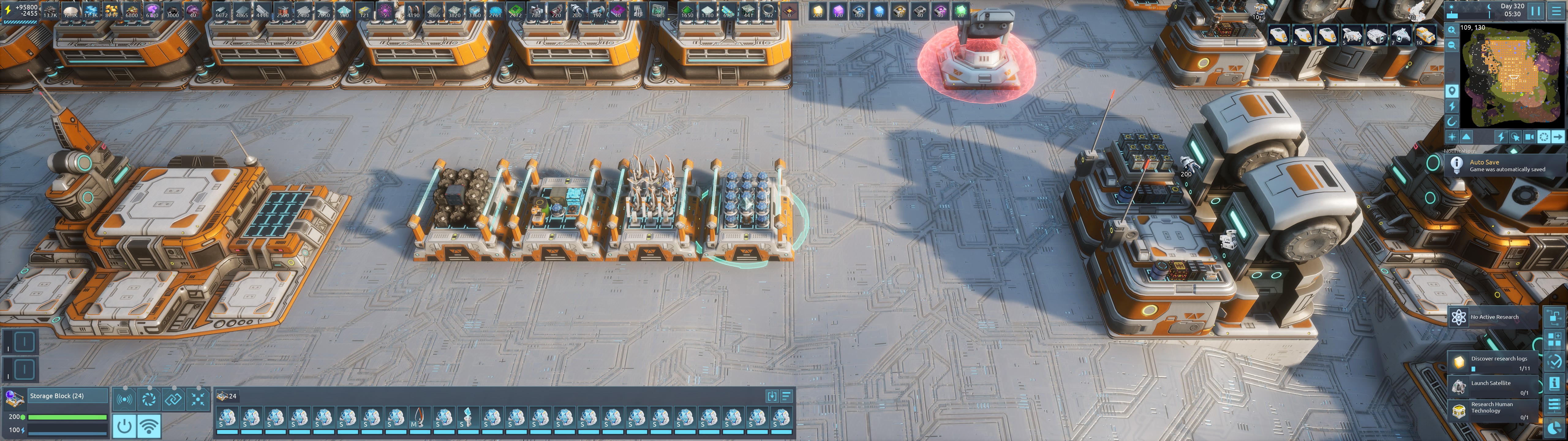Open the info book codex button
The width and height of the screenshot is (1568, 441).
click(1554, 383)
